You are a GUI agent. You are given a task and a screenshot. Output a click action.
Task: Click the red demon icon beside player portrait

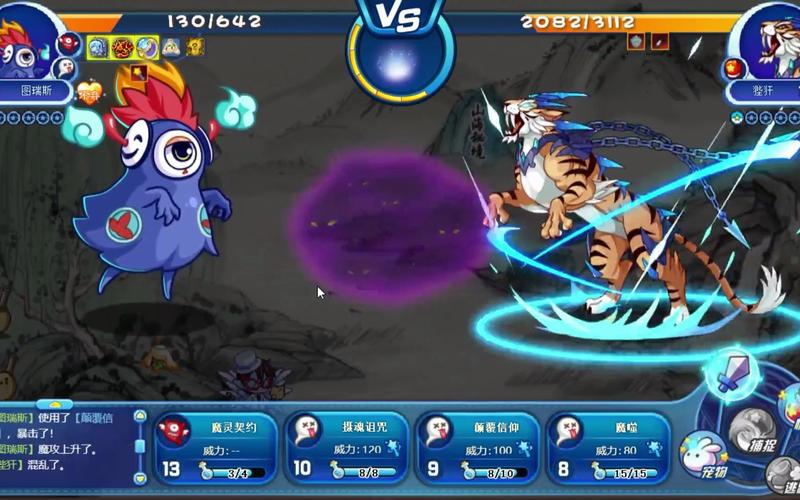tap(69, 43)
